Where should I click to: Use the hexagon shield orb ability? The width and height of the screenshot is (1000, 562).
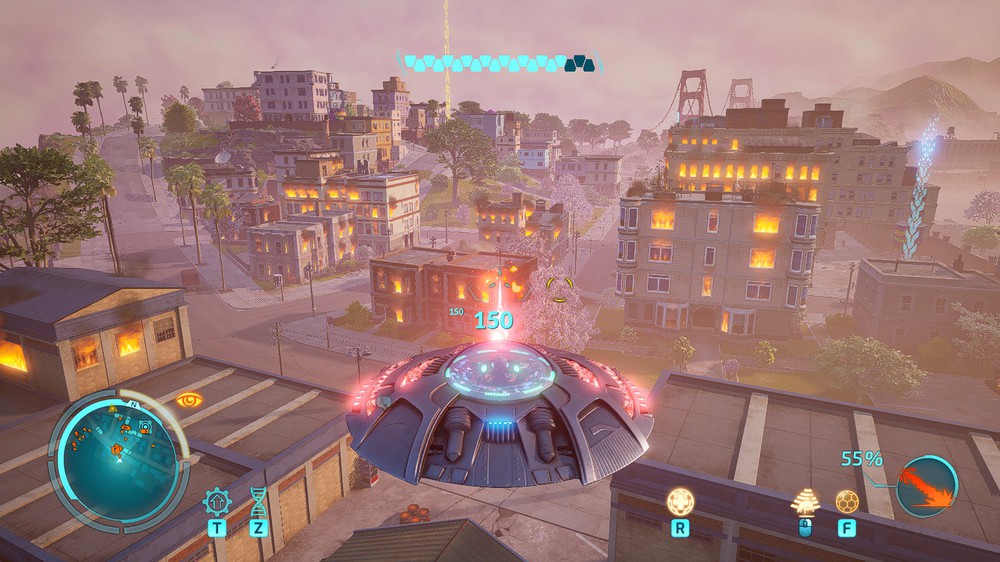(846, 500)
